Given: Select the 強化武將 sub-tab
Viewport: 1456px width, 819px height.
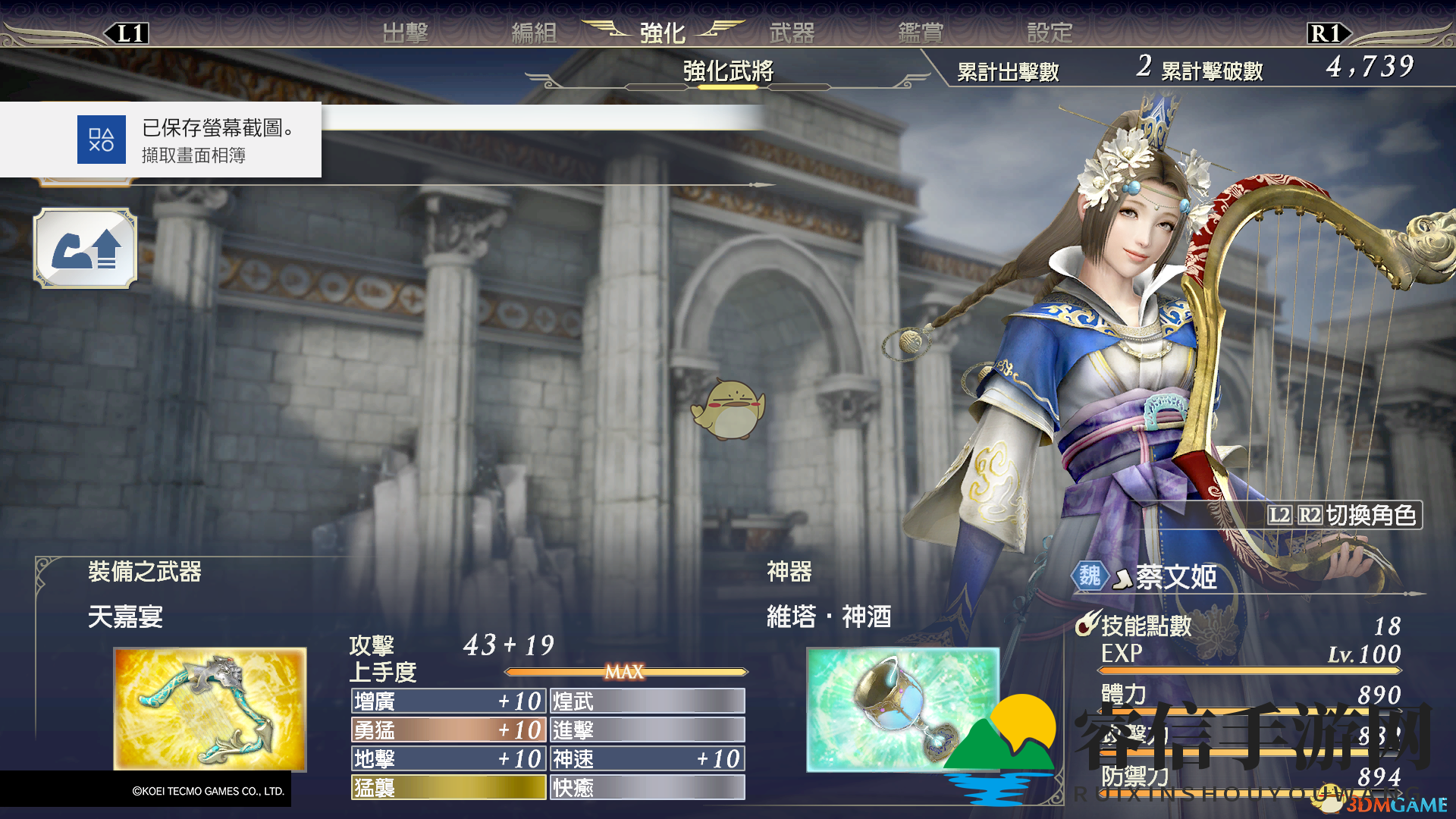Looking at the screenshot, I should point(727,71).
